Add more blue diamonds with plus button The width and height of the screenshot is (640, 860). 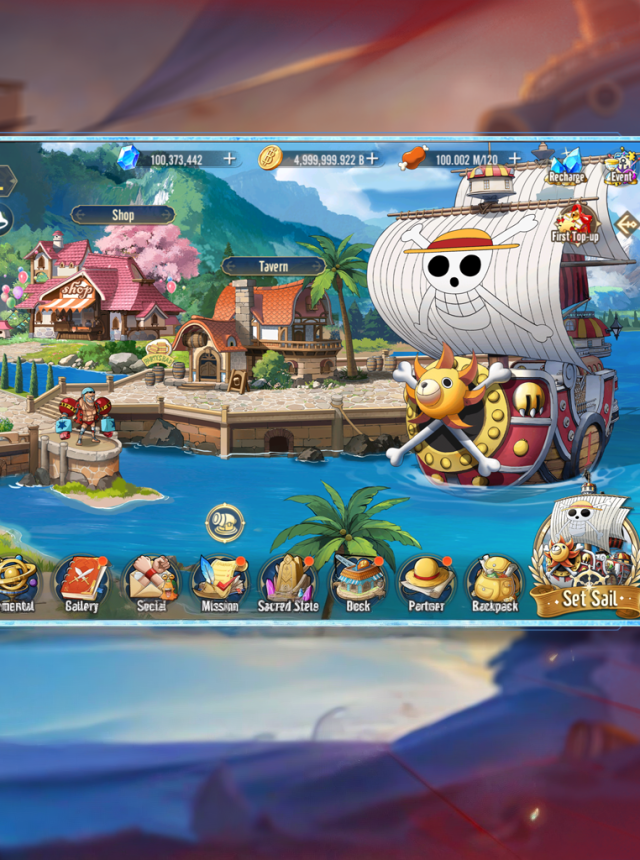(230, 159)
